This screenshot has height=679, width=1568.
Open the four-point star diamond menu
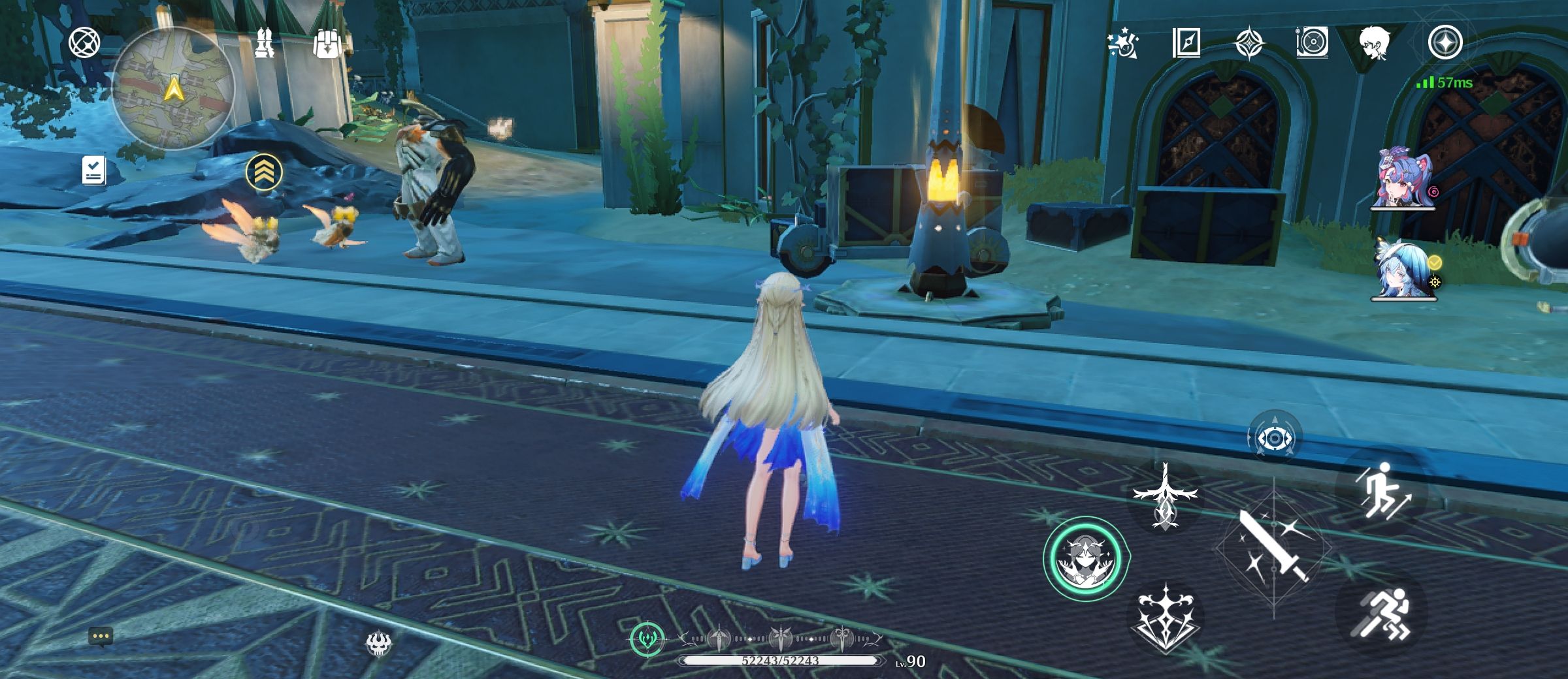tap(1250, 43)
